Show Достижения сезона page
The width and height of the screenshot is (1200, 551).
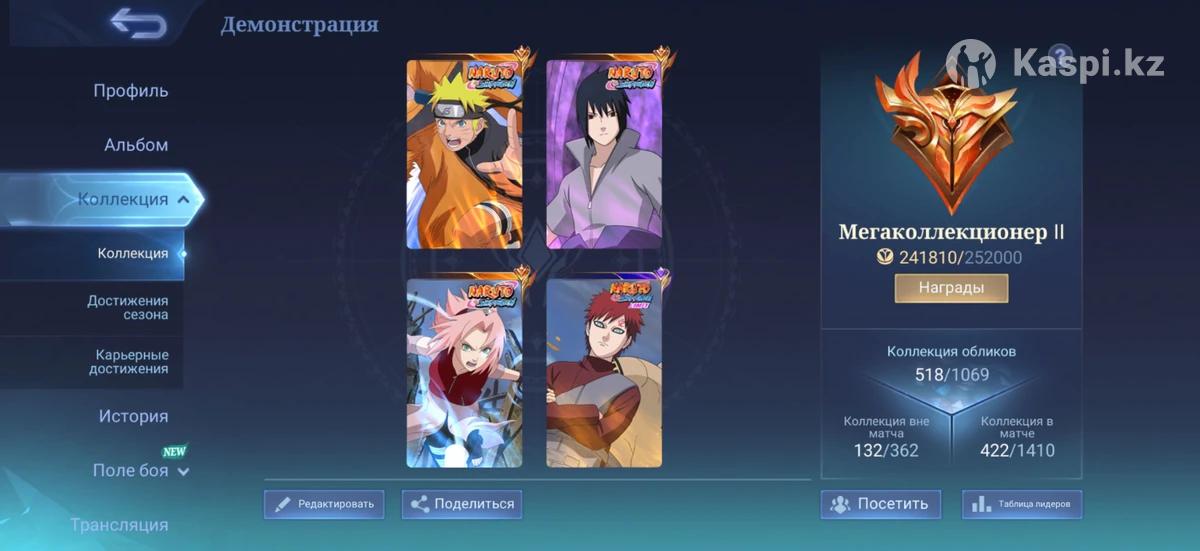[128, 308]
